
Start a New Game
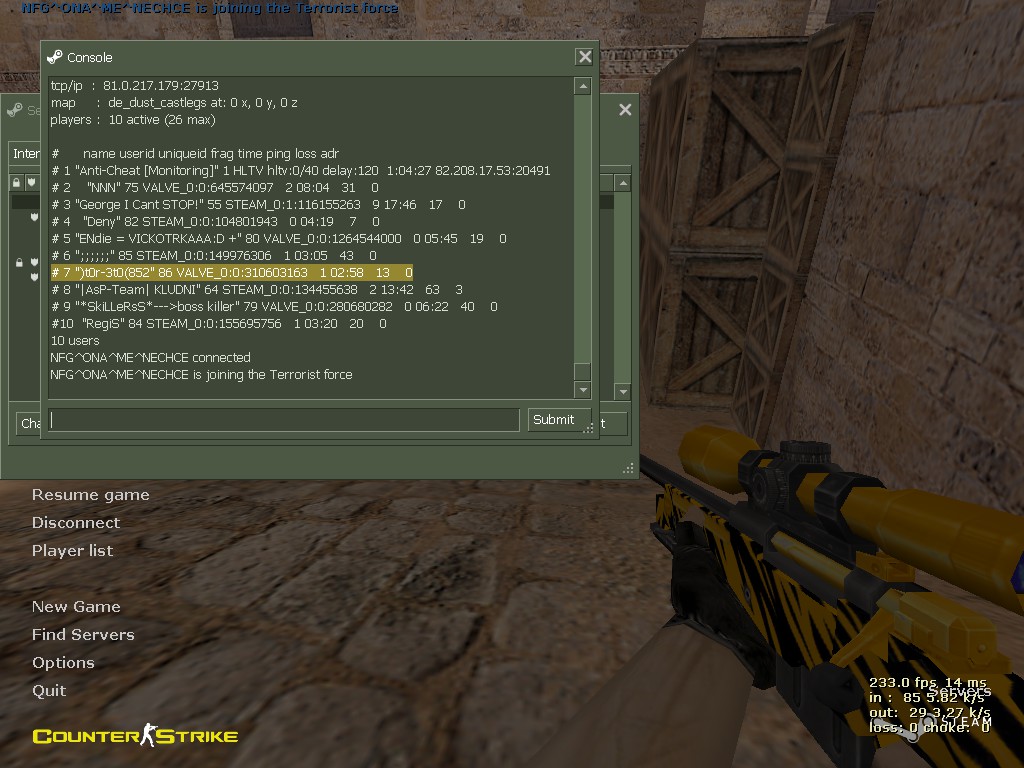point(76,607)
